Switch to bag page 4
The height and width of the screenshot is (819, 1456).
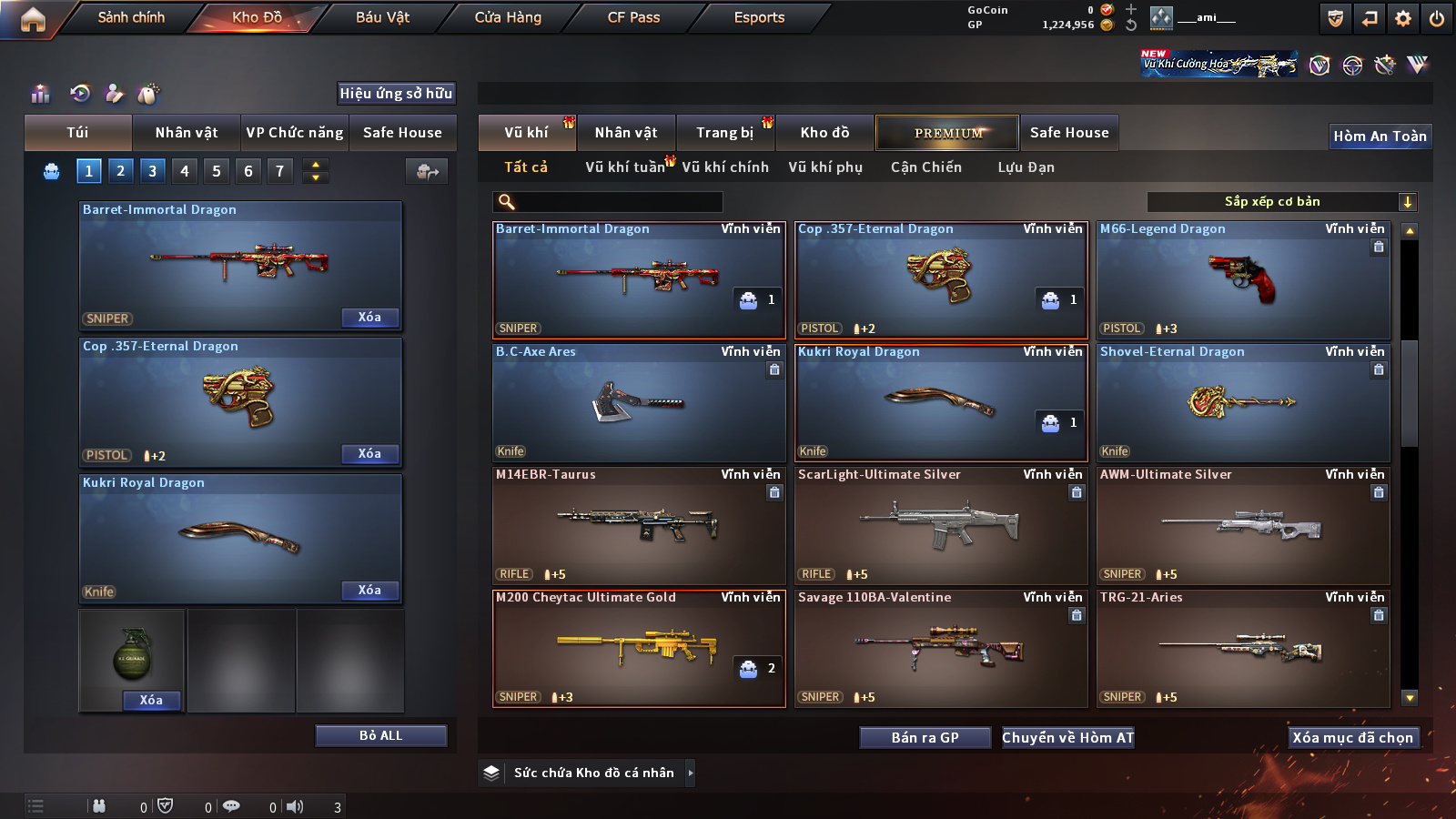185,171
